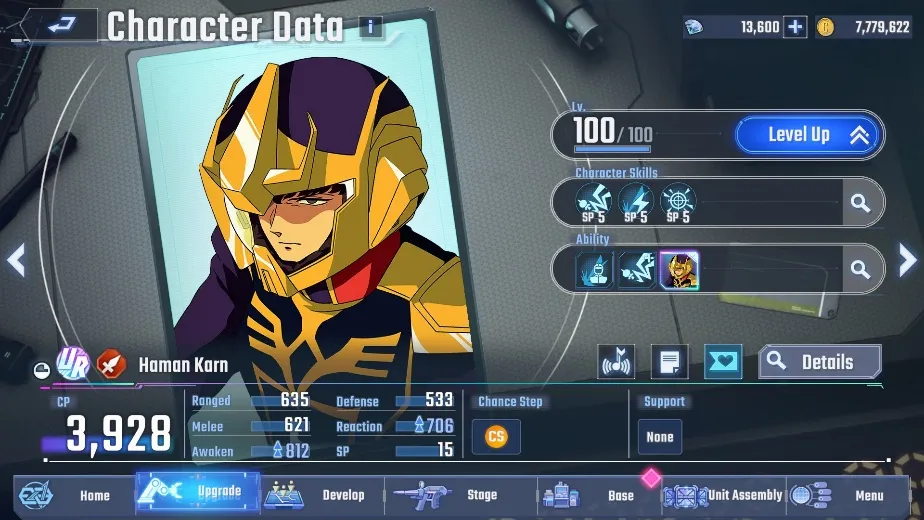The height and width of the screenshot is (520, 924).
Task: Open the character profile note icon
Action: tap(669, 362)
